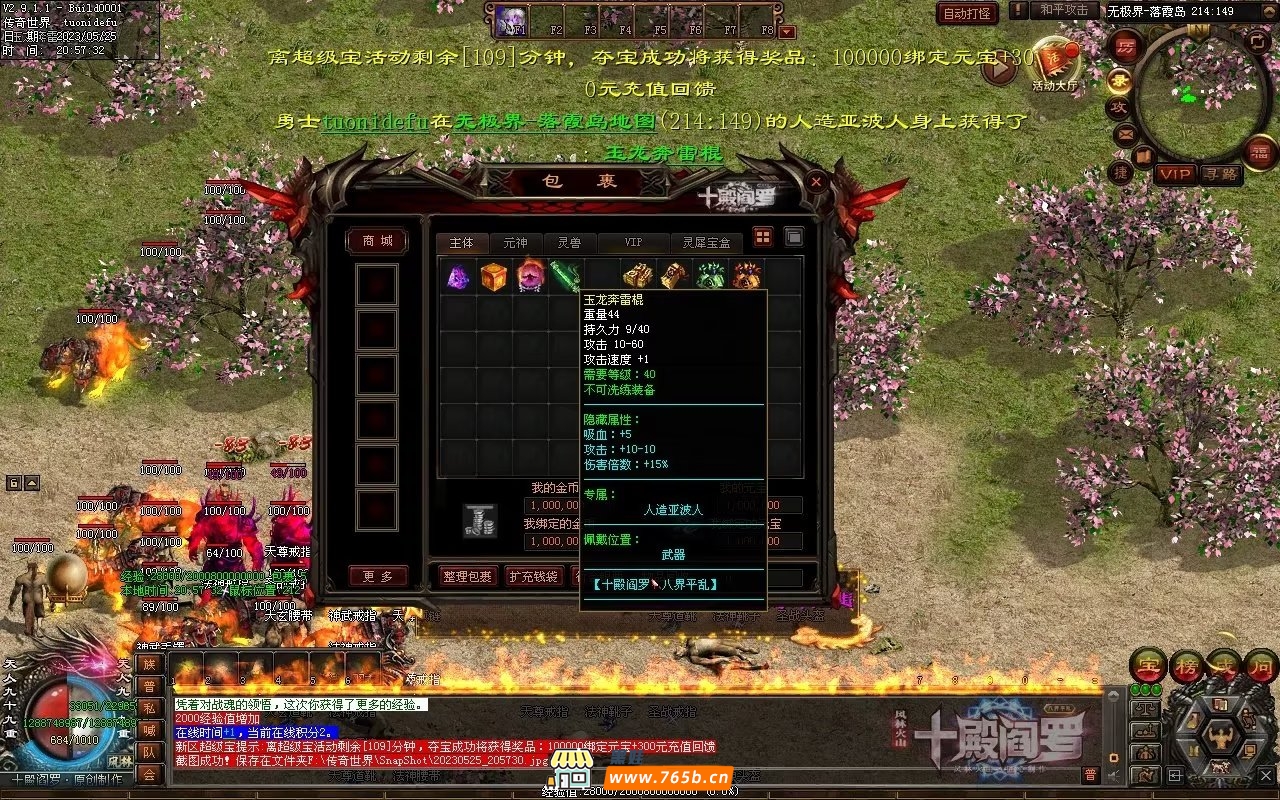Select the green jade staff item

click(565, 276)
